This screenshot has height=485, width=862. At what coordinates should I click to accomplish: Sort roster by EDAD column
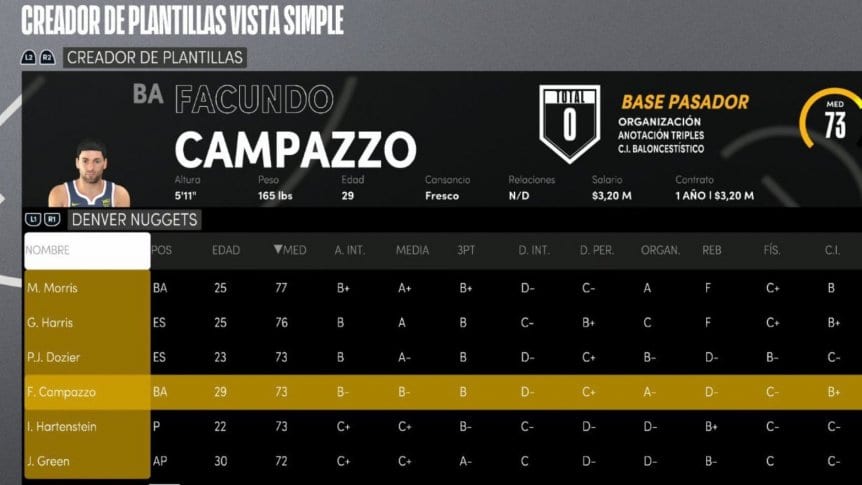[225, 250]
